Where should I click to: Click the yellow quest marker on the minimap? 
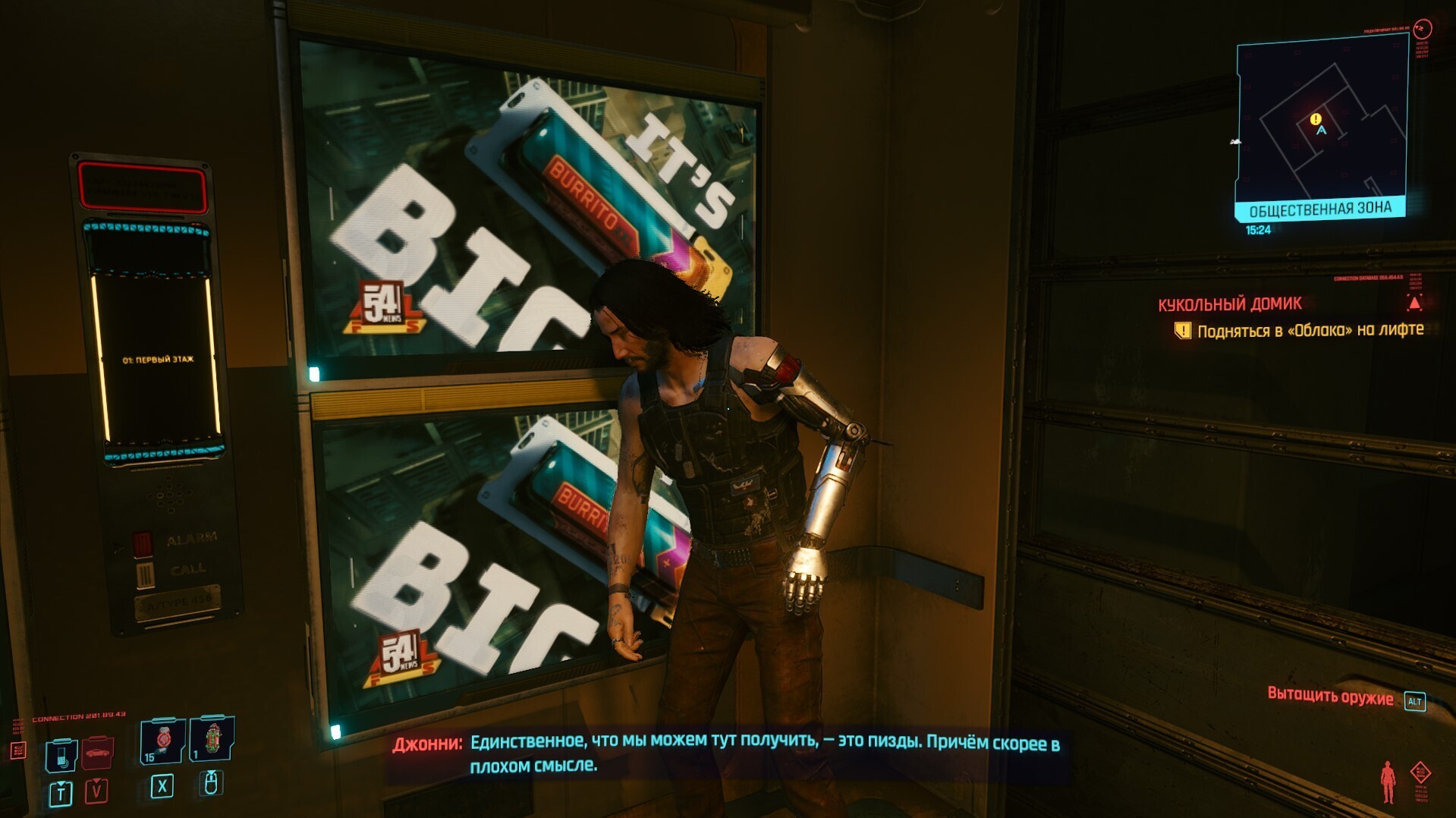(x=1316, y=118)
